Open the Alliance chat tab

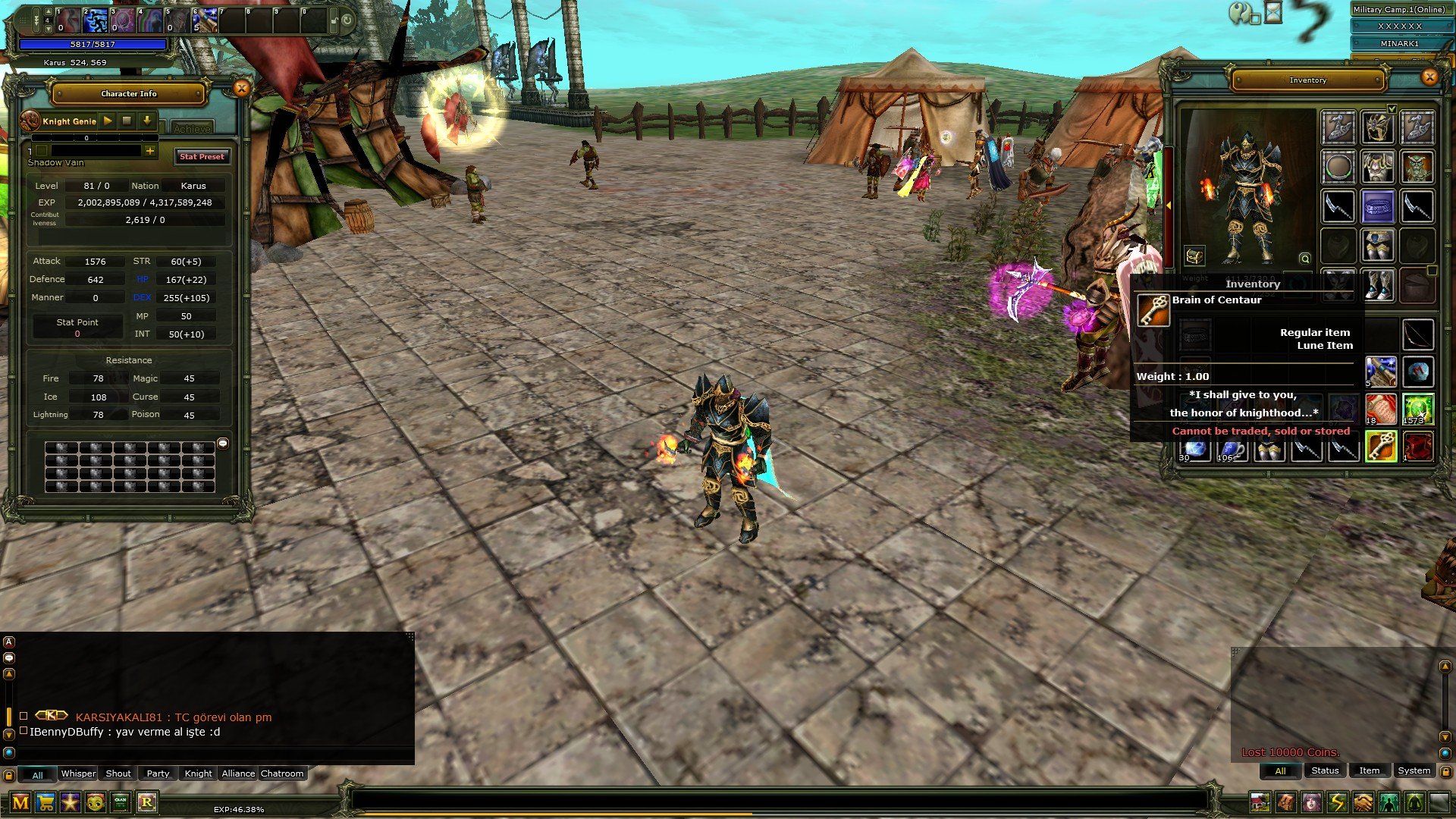pyautogui.click(x=238, y=773)
